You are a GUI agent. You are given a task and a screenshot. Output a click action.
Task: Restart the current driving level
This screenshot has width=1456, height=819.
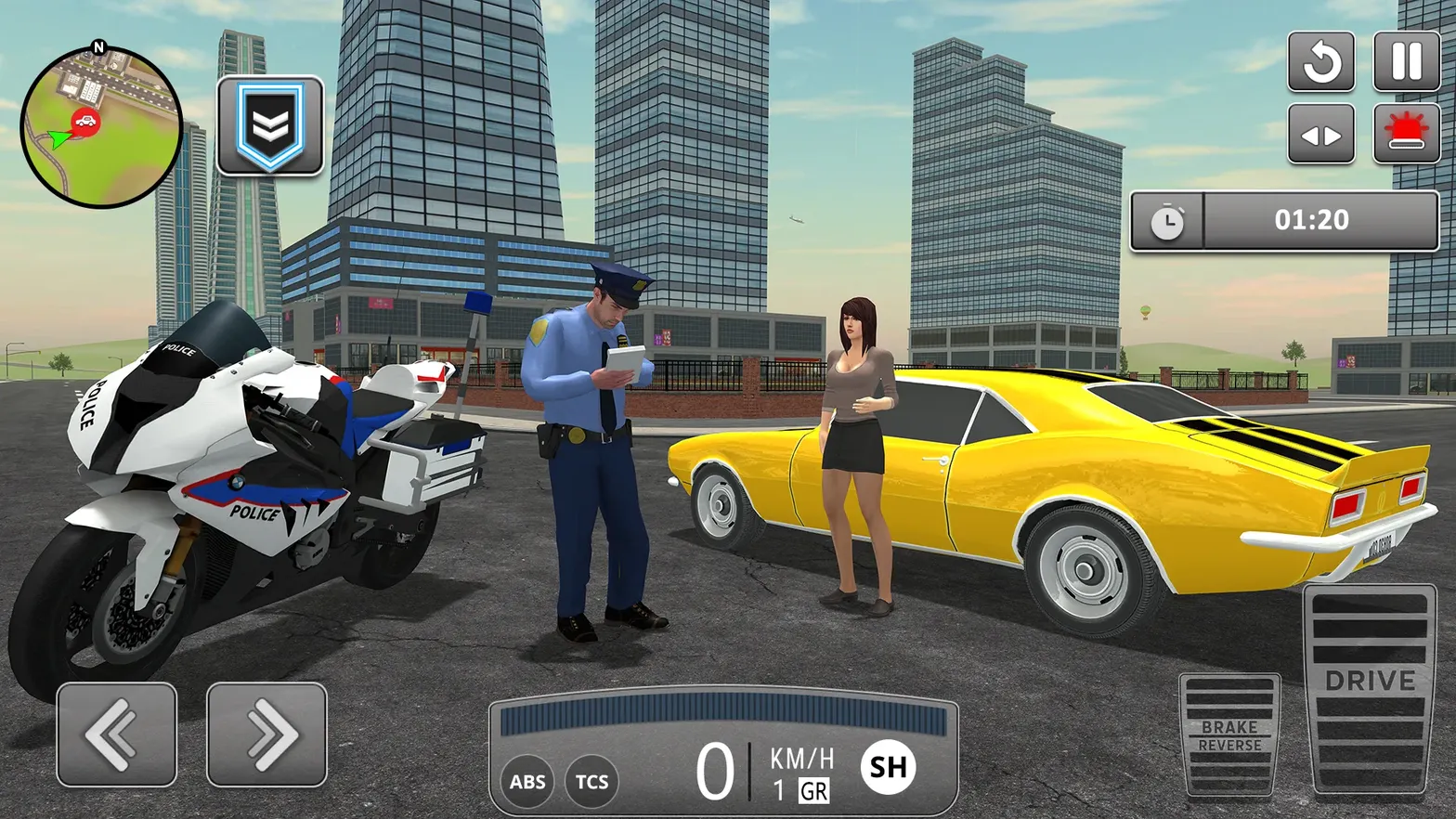click(1321, 63)
